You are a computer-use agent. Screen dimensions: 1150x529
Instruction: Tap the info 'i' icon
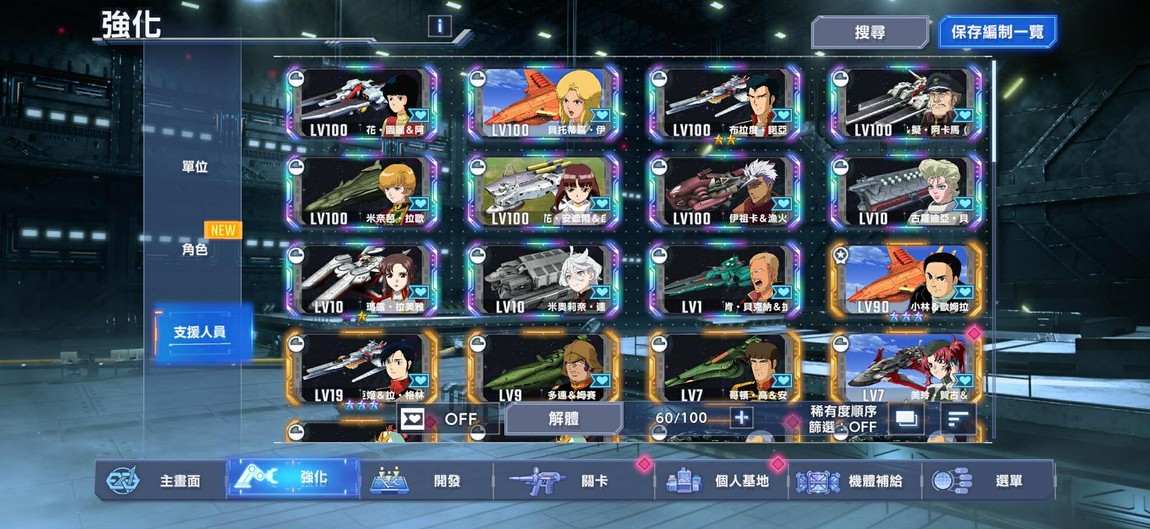click(437, 27)
